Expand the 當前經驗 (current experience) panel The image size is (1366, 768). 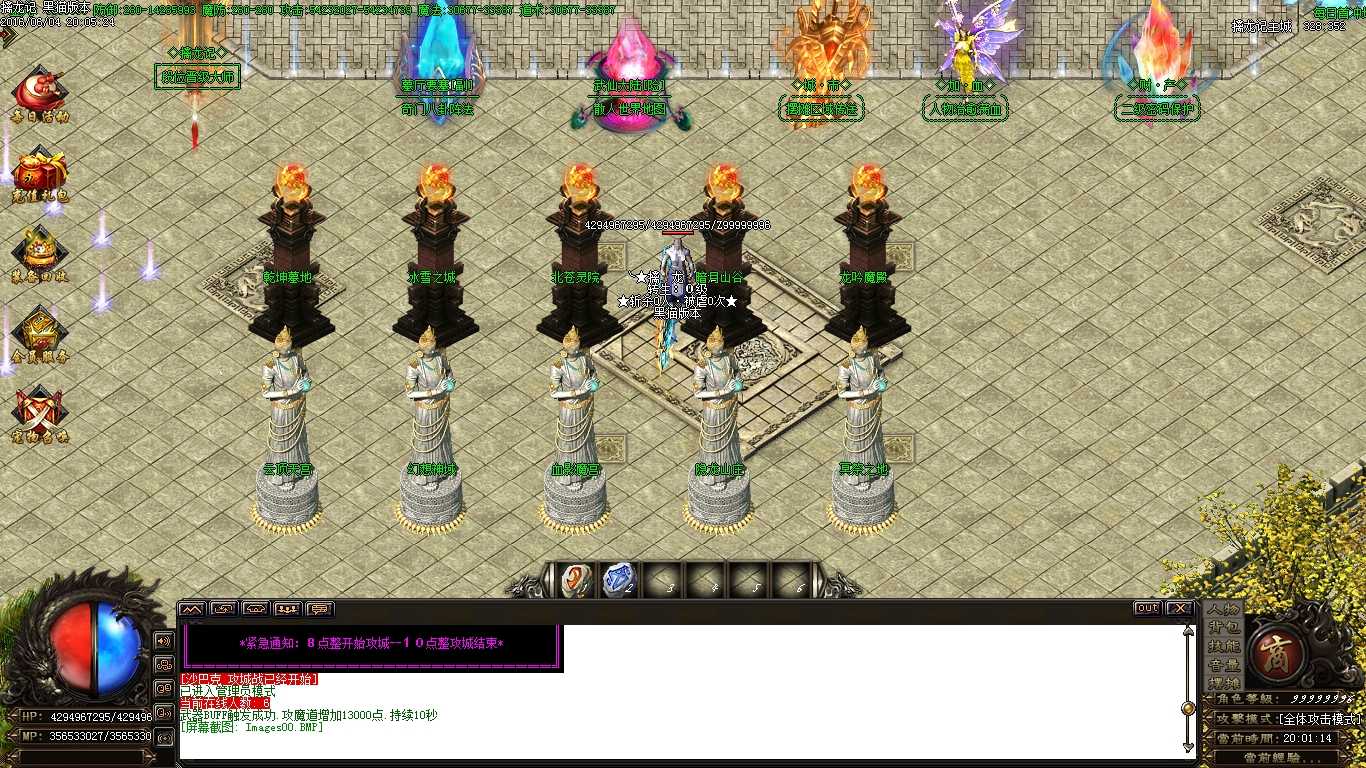(x=1273, y=756)
